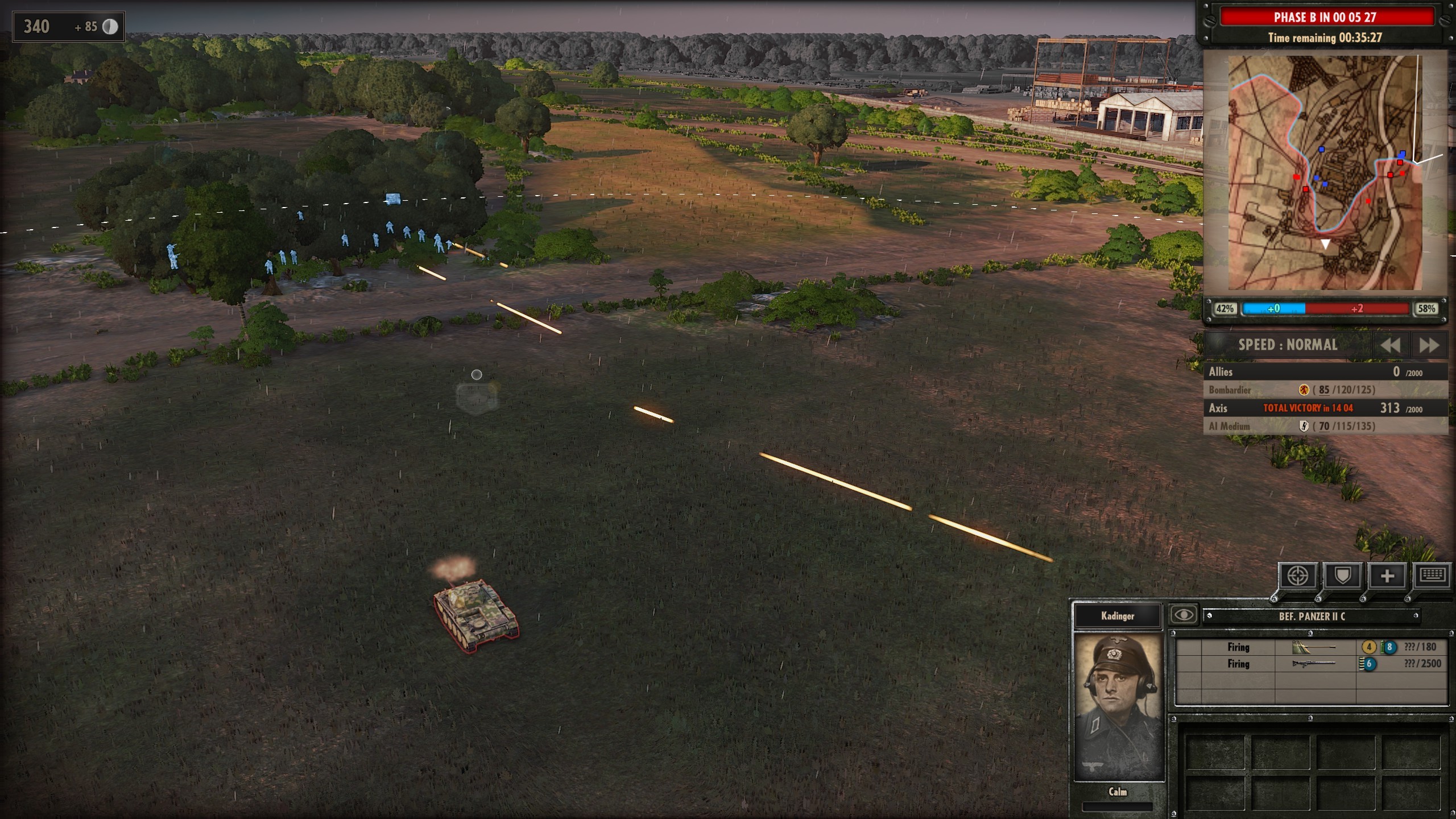Image resolution: width=1456 pixels, height=819 pixels.
Task: Click the plus sign order button
Action: tap(1387, 576)
